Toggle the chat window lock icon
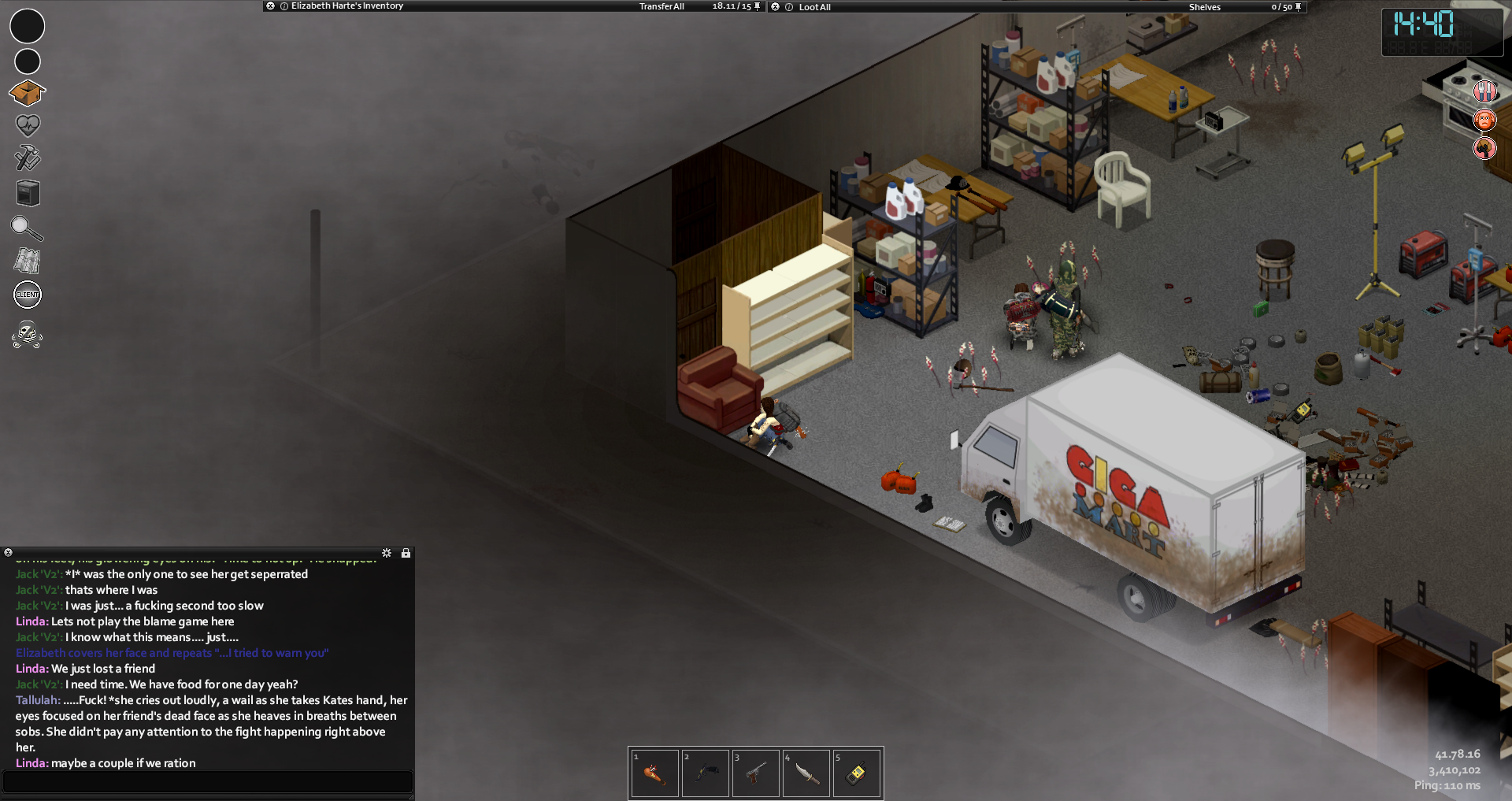 (406, 553)
